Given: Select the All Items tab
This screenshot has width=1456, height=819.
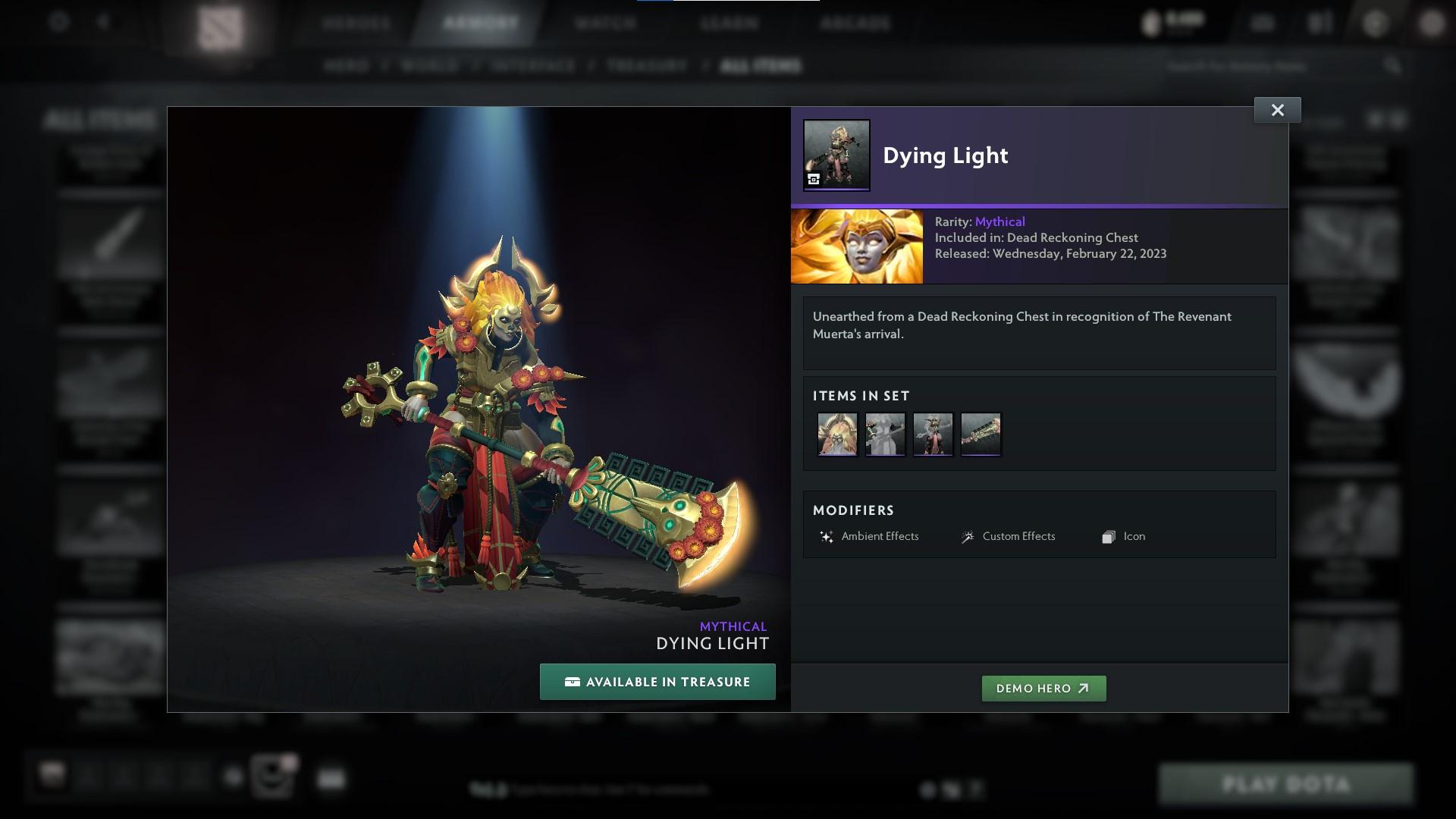Looking at the screenshot, I should click(761, 66).
